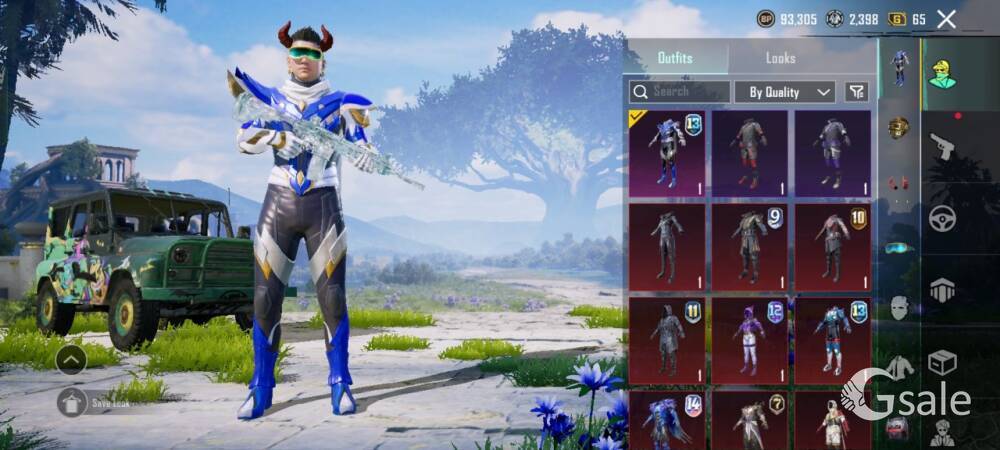Close the inventory with the X button
Viewport: 1000px width, 450px height.
click(x=947, y=19)
